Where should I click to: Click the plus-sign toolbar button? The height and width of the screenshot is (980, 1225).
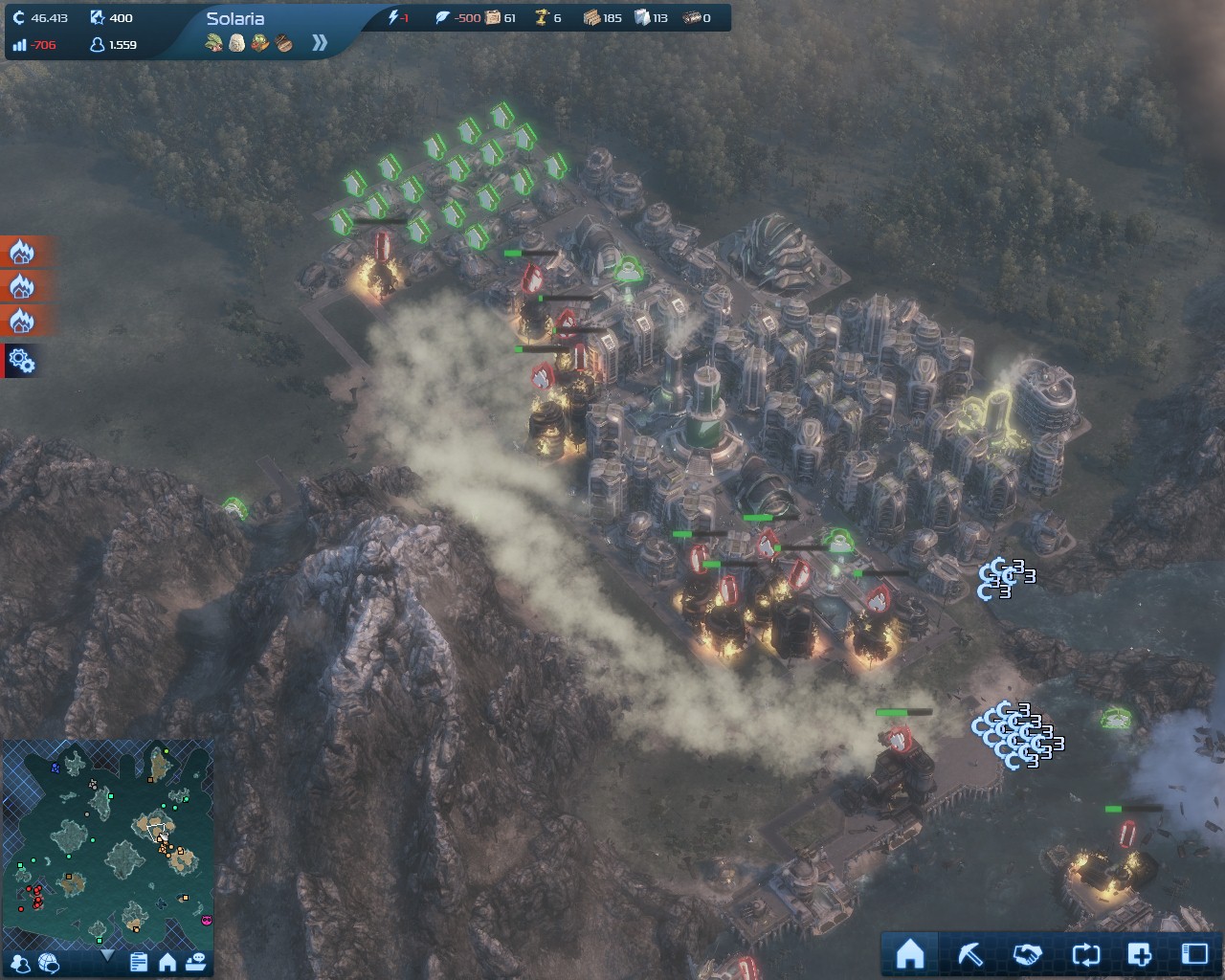coord(1139,953)
